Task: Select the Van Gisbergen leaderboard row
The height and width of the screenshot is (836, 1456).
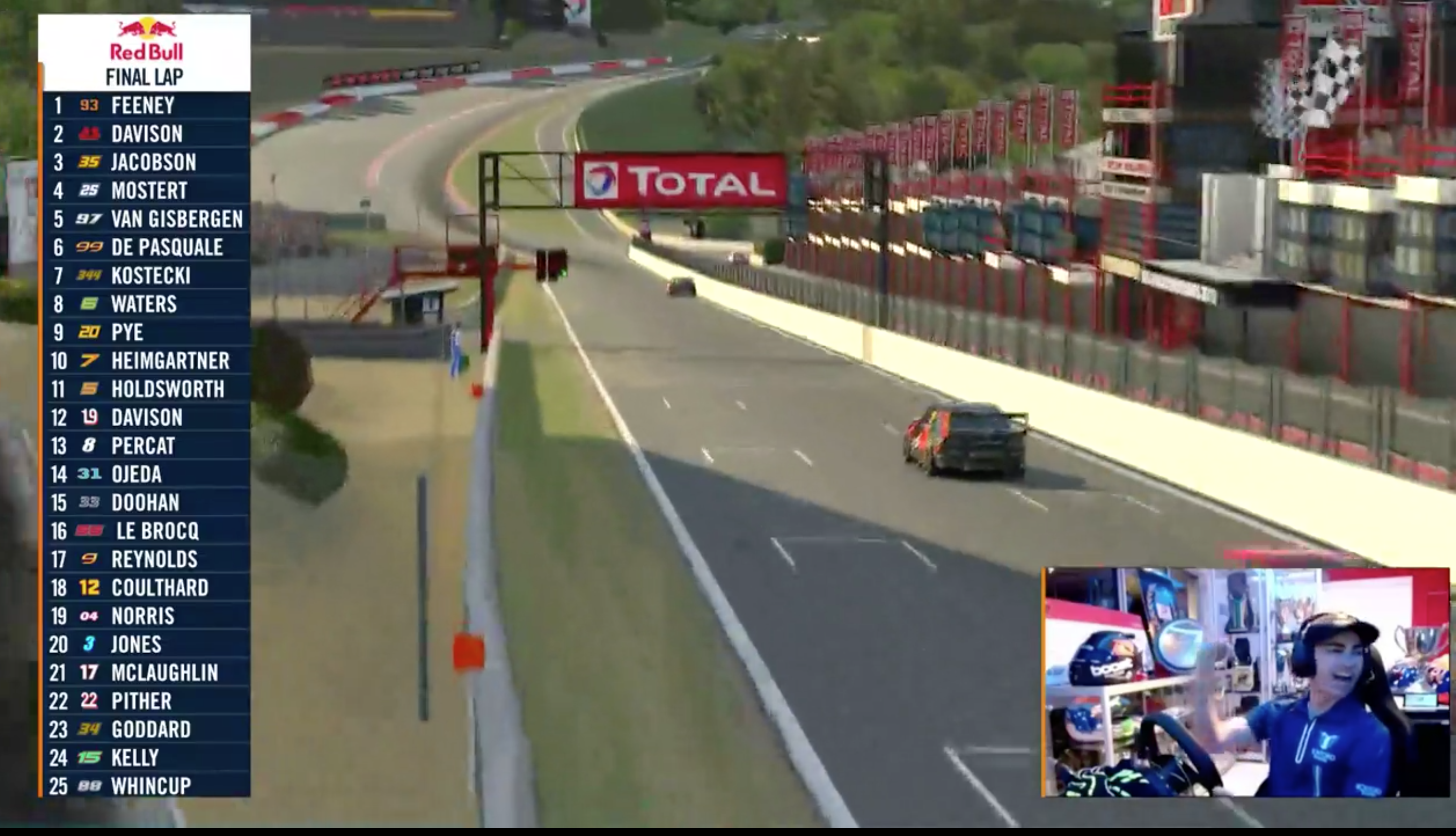Action: [x=146, y=219]
